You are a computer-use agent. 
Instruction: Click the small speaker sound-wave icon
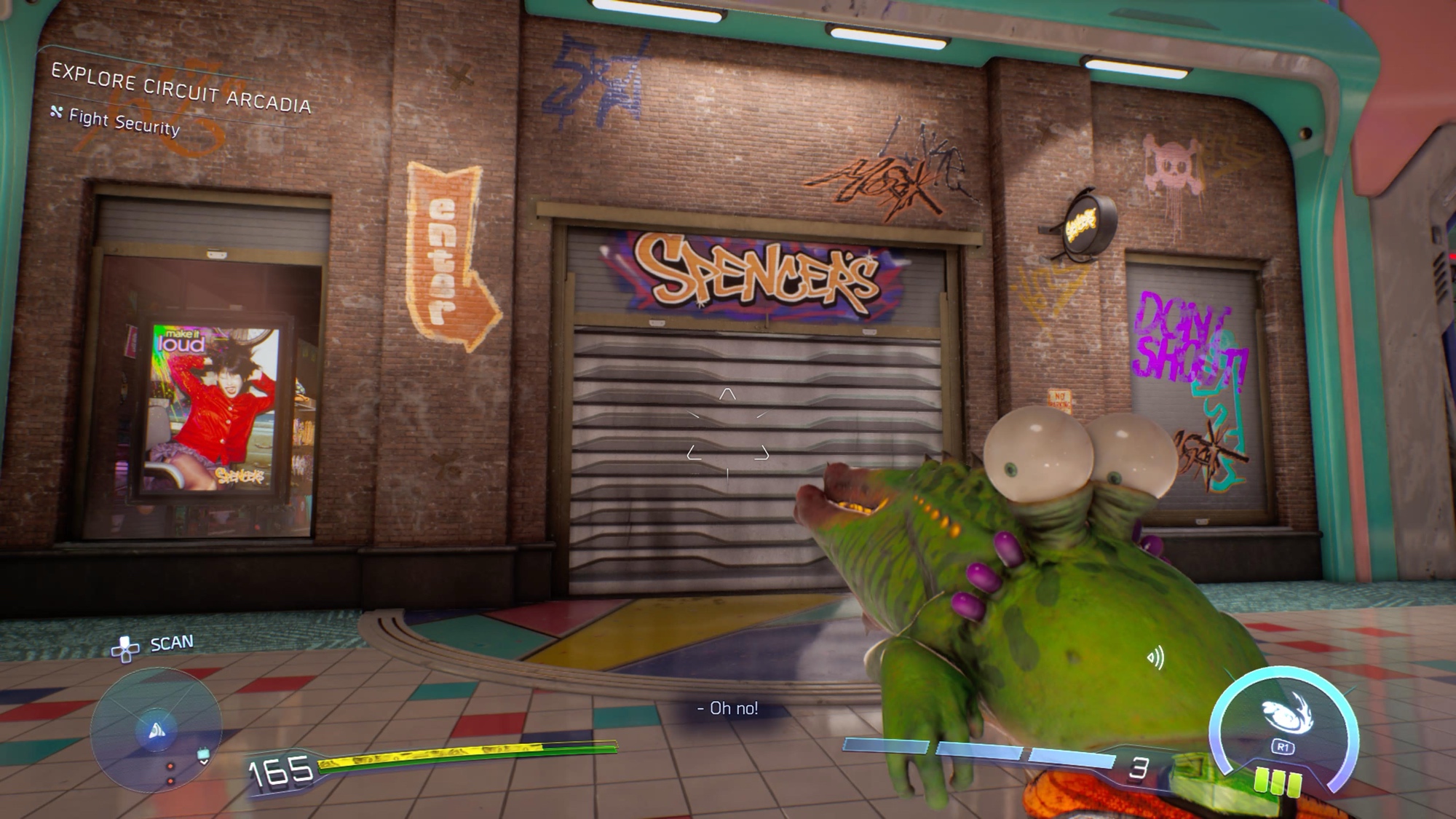click(1155, 658)
